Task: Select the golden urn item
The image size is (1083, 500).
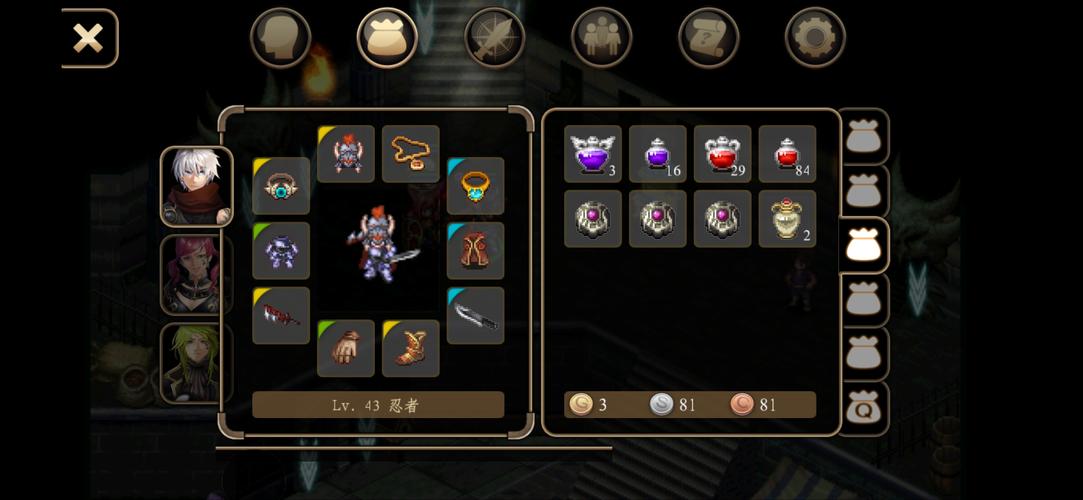Action: pos(787,219)
